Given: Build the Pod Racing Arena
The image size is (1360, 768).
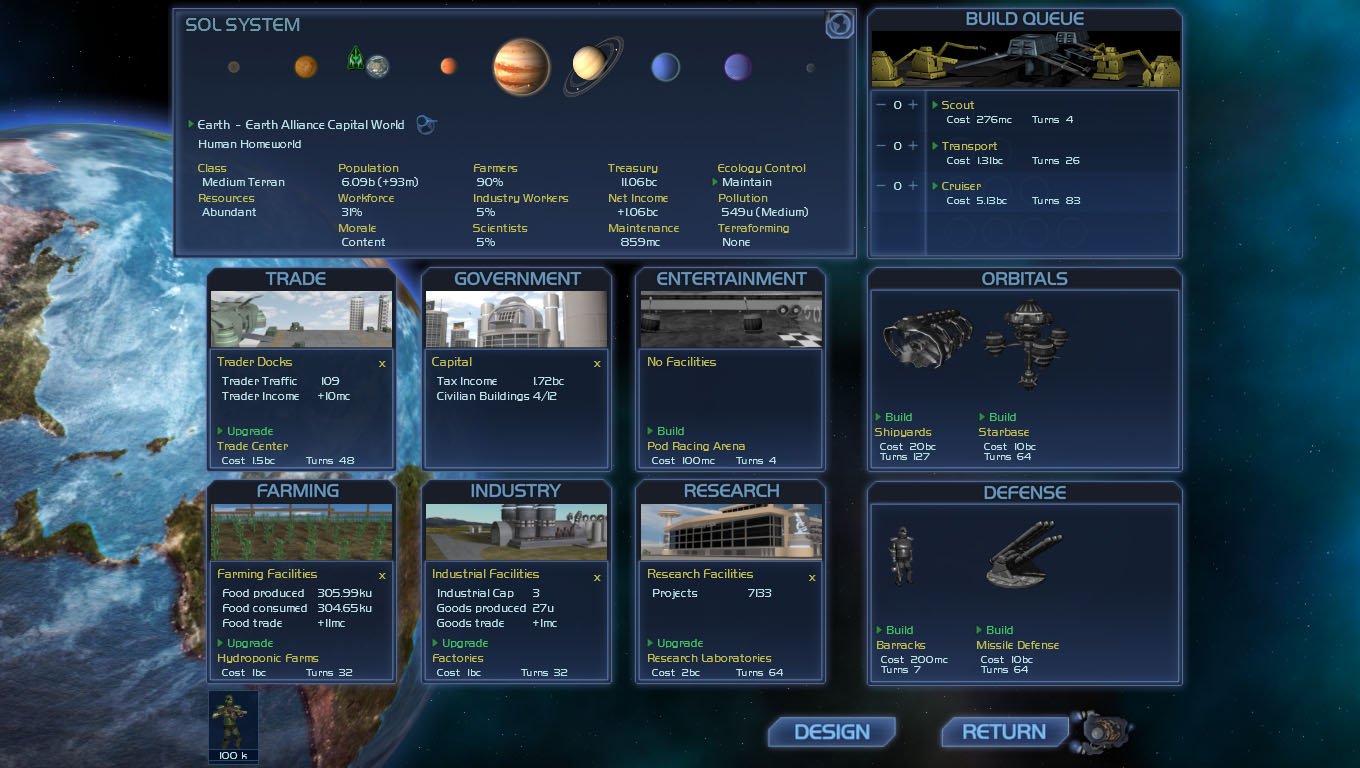Looking at the screenshot, I should click(x=670, y=432).
